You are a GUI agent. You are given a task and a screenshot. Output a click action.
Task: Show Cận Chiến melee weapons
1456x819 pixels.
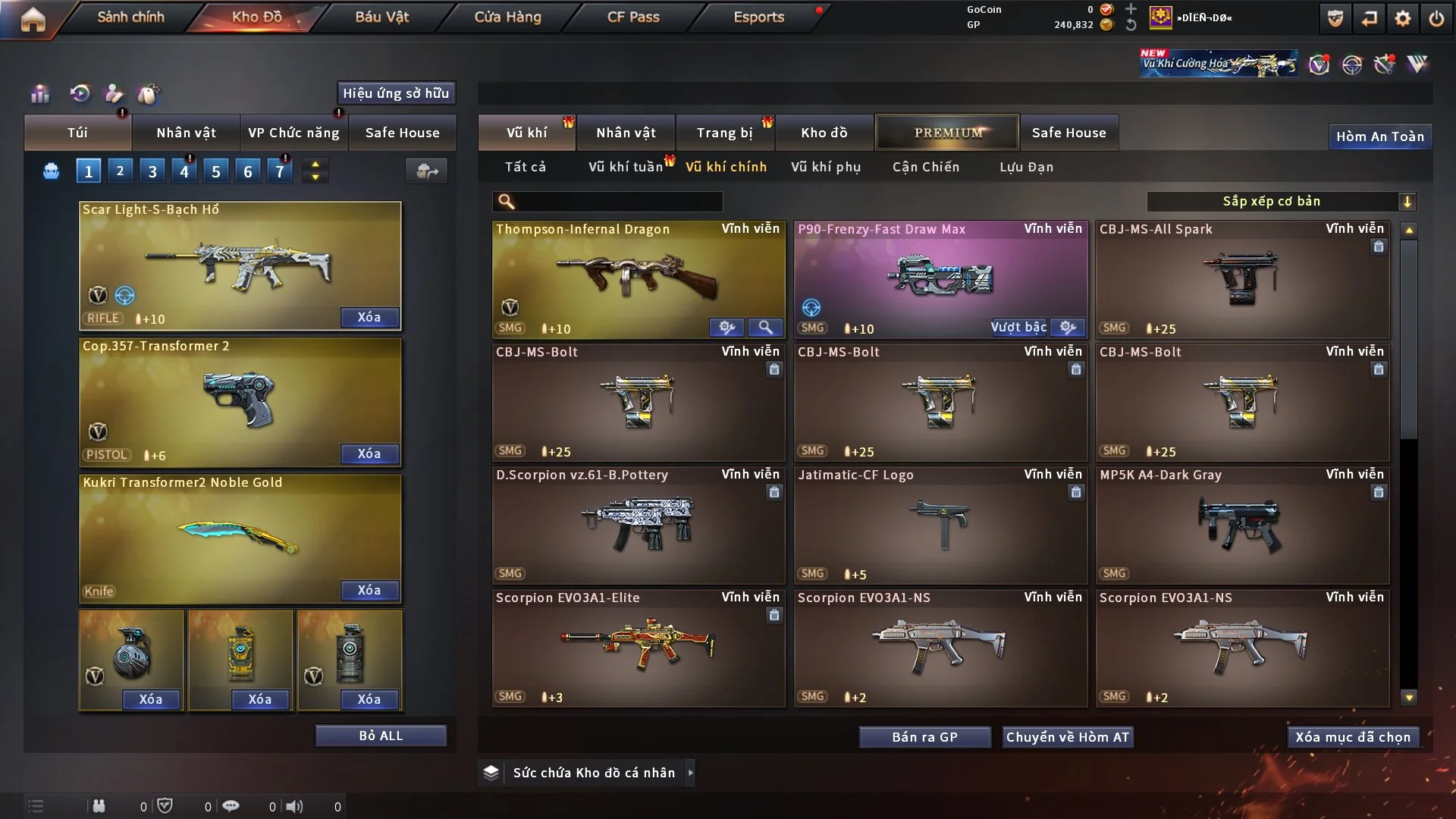coord(926,167)
